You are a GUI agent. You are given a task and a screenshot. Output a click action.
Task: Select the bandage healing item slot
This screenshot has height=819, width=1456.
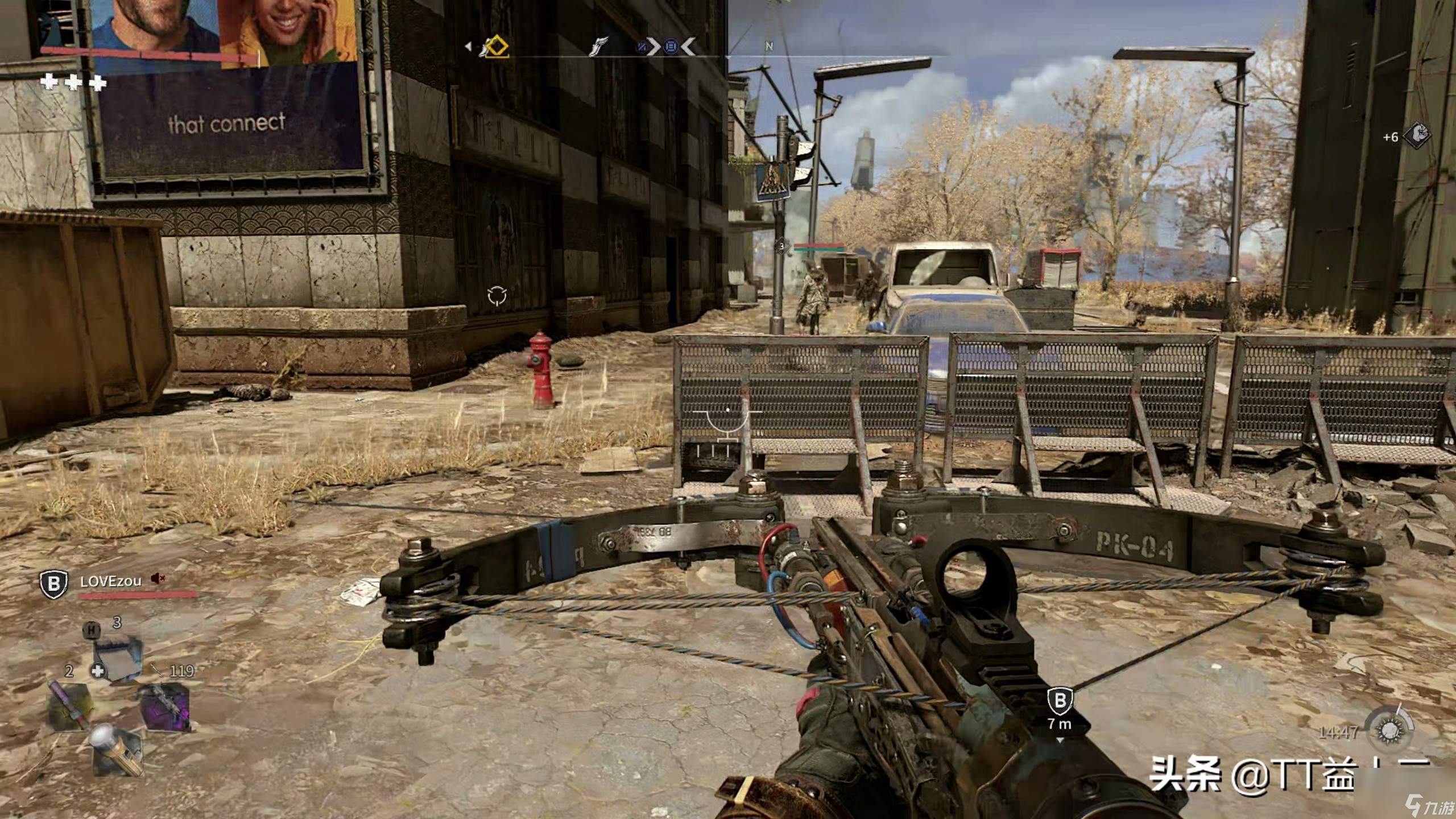coord(117,659)
